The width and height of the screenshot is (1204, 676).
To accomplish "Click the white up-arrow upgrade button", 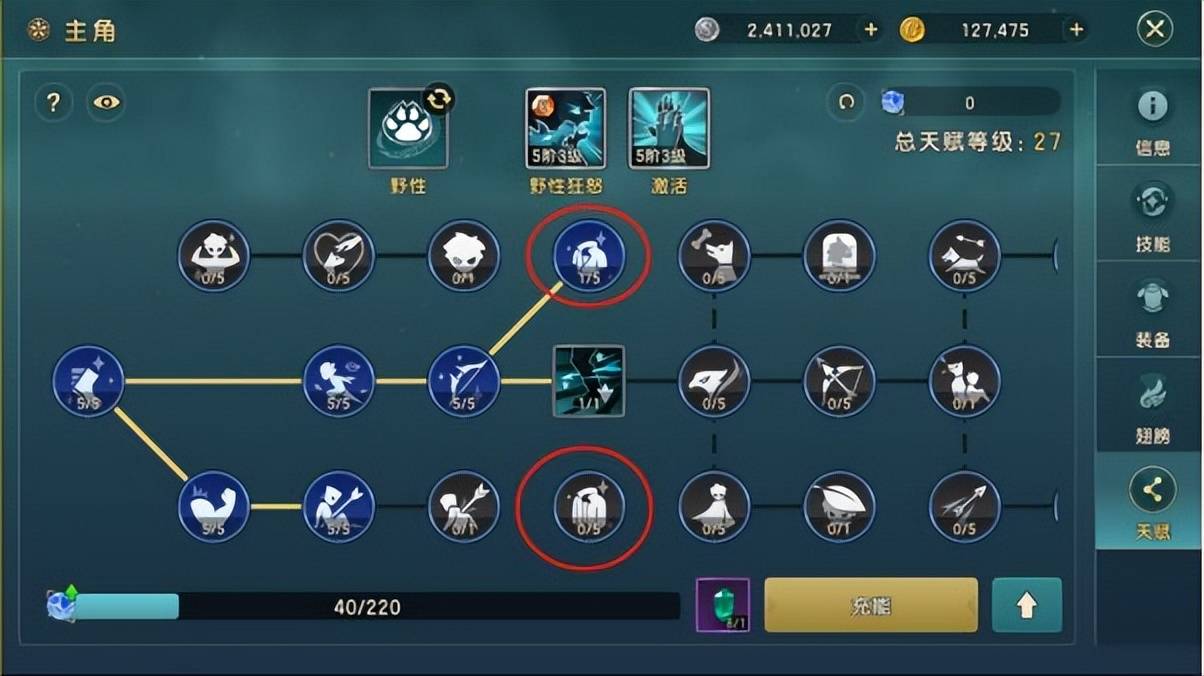I will tap(1026, 605).
